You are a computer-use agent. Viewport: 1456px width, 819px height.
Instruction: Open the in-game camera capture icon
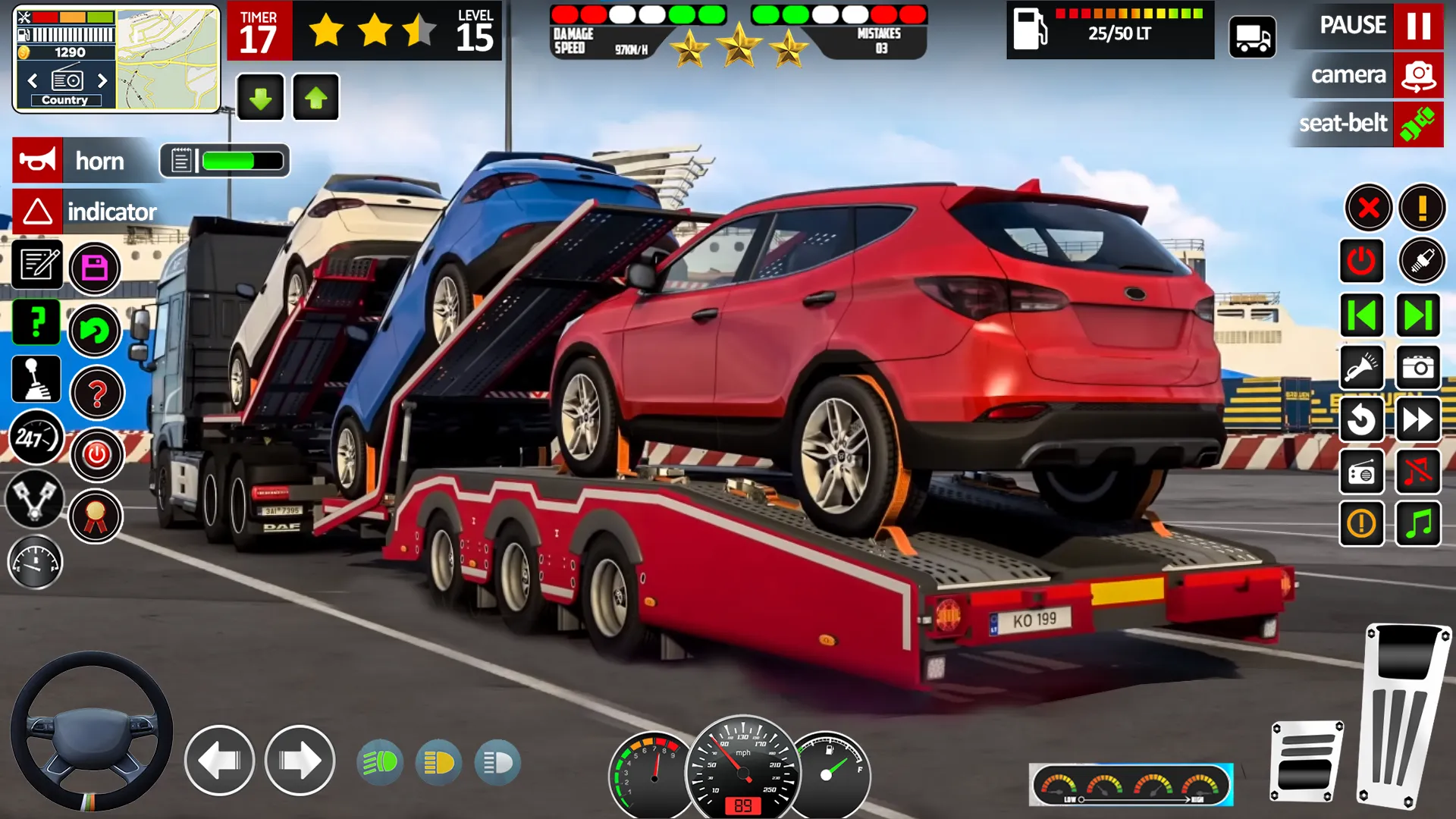pyautogui.click(x=1419, y=369)
